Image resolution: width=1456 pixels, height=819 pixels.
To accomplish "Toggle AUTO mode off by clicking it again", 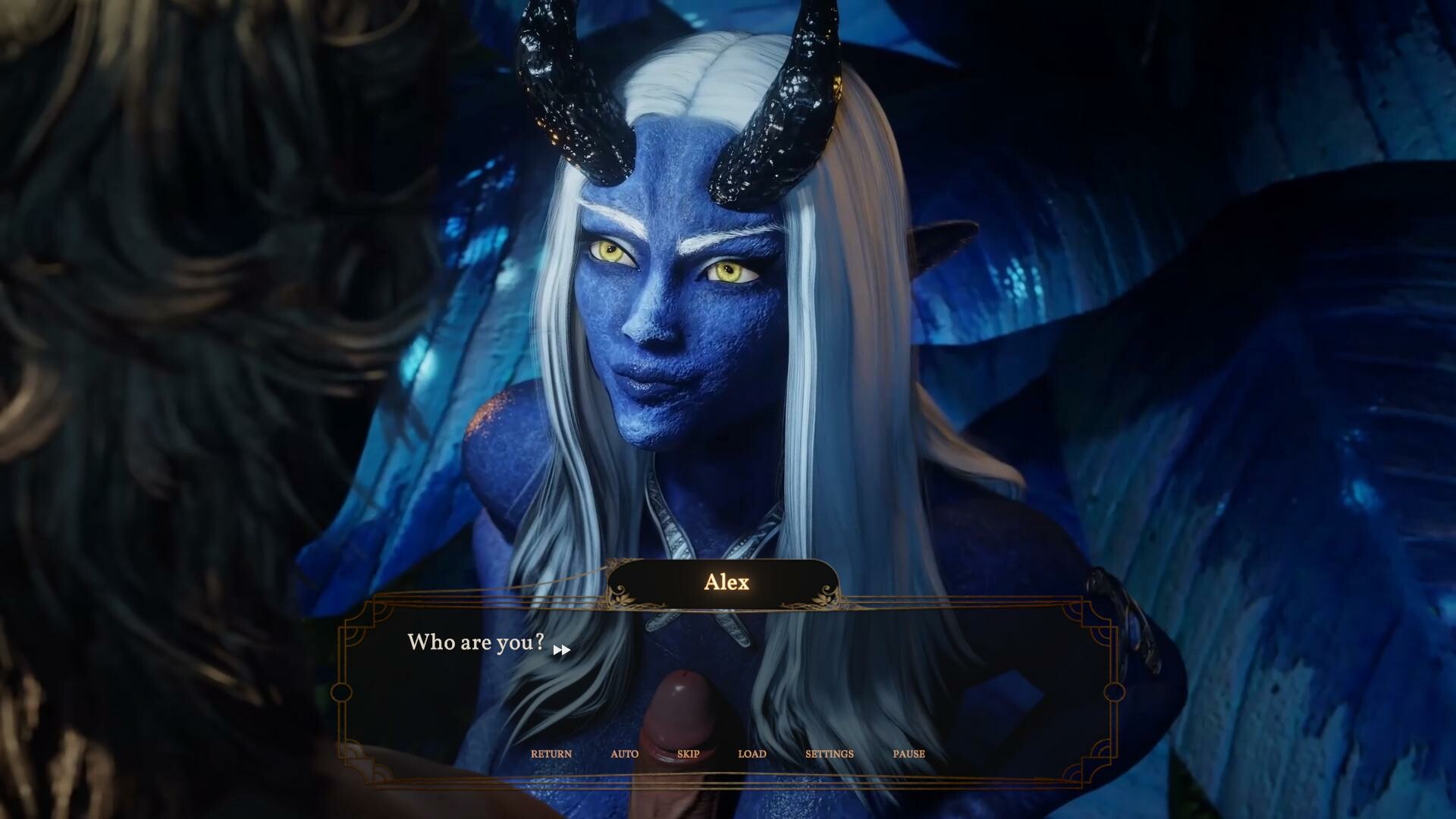I will coord(625,754).
